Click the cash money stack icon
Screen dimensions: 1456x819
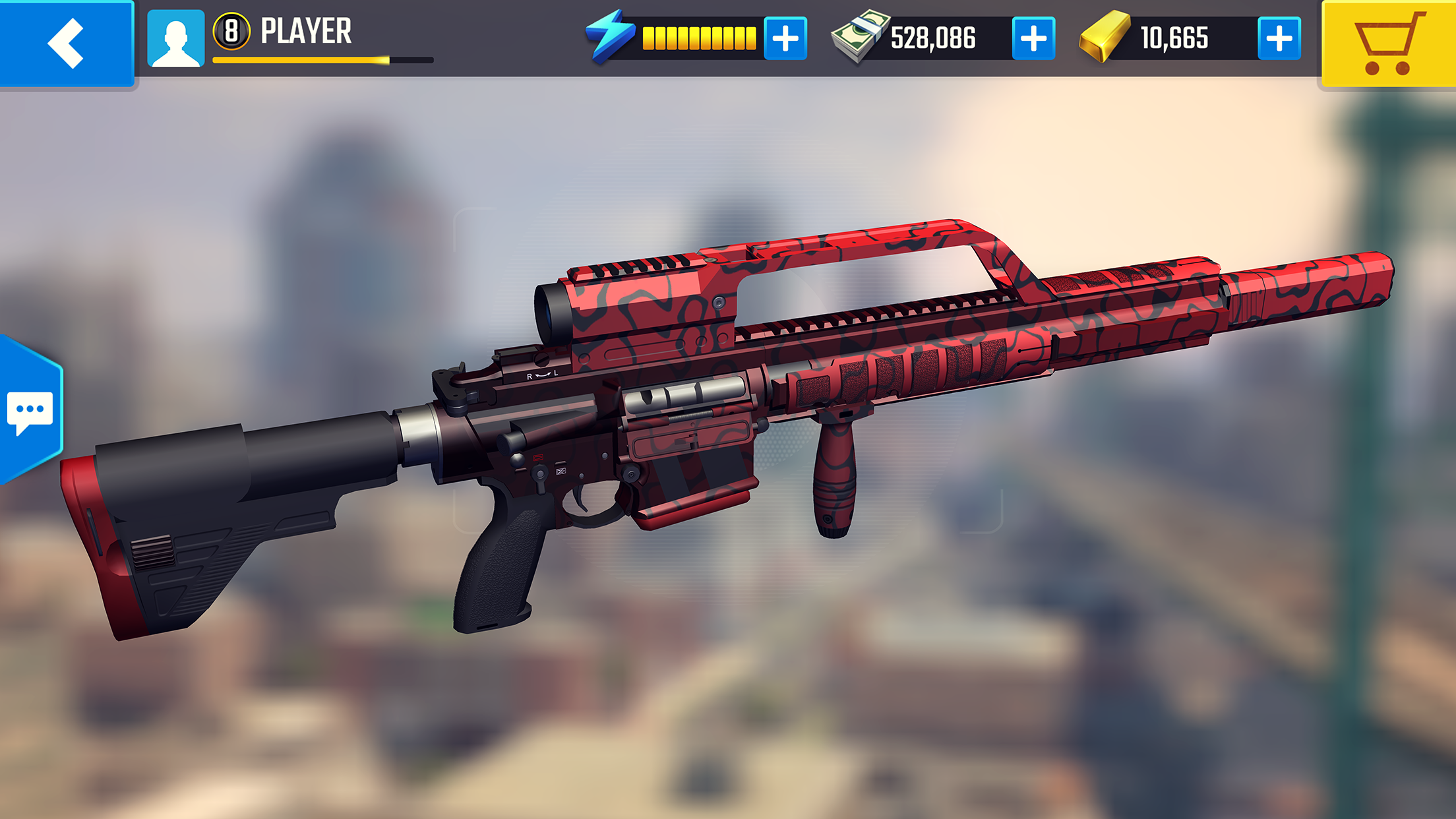(x=859, y=38)
